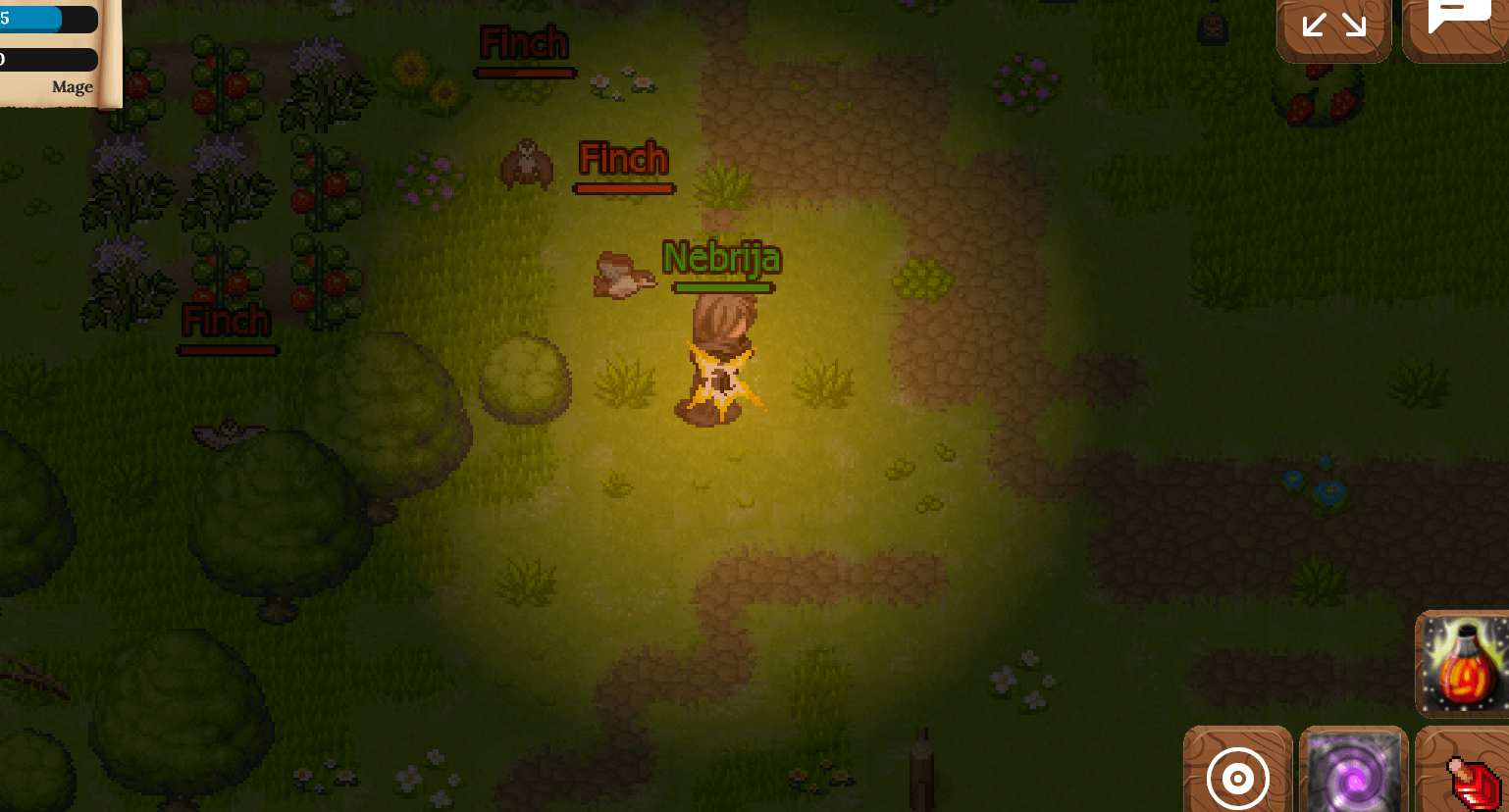Click the empty black stat bar
This screenshot has height=812, width=1509.
(47, 59)
